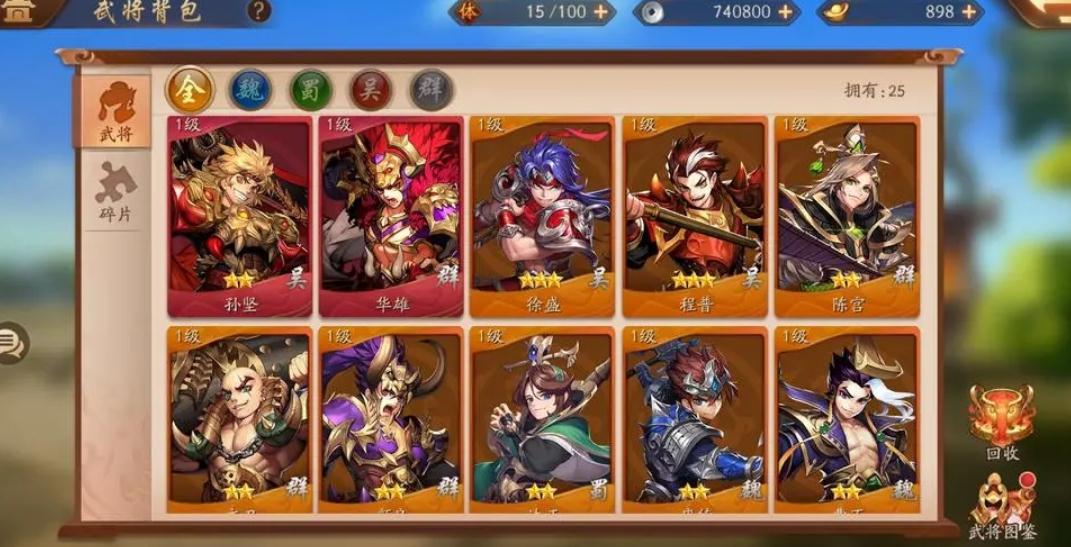Add silver coins with the plus button
This screenshot has width=1071, height=547.
(x=785, y=12)
